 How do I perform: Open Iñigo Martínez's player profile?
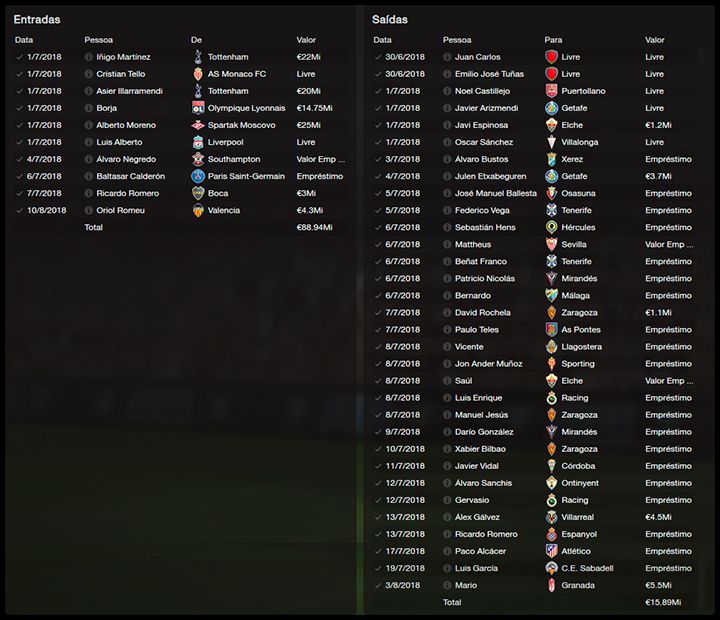click(x=123, y=57)
